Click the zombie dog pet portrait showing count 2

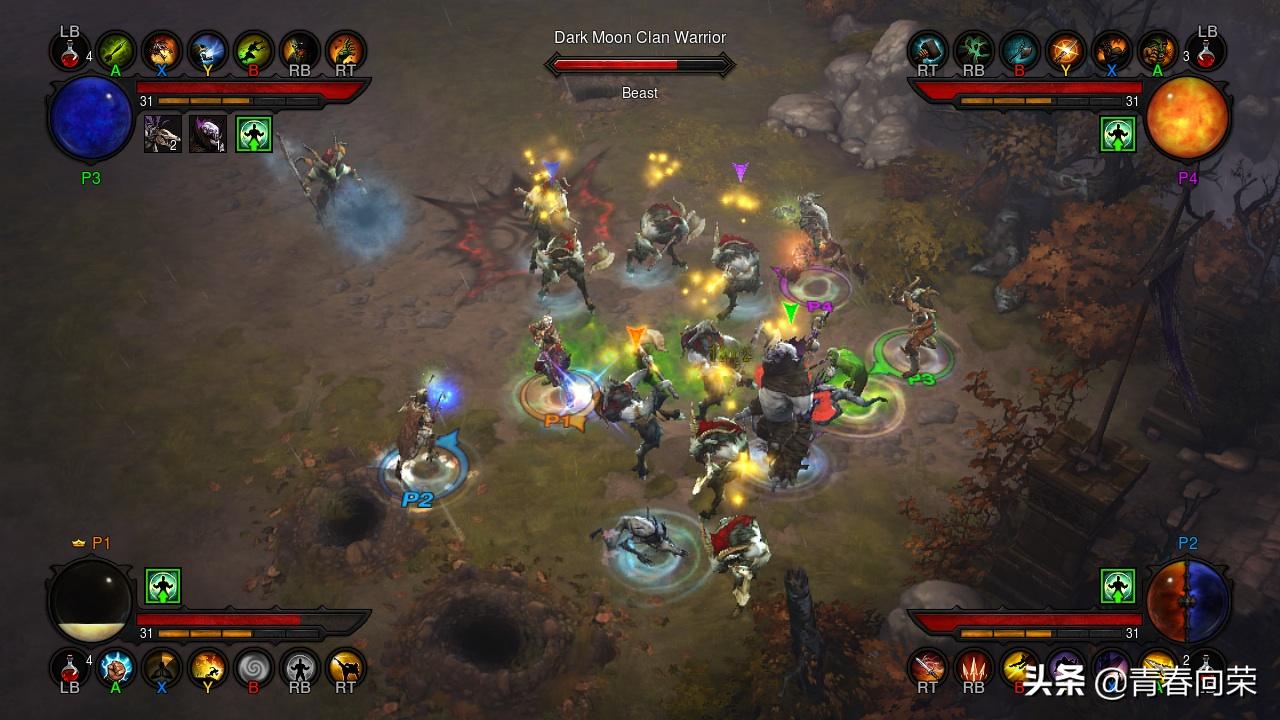pyautogui.click(x=163, y=134)
